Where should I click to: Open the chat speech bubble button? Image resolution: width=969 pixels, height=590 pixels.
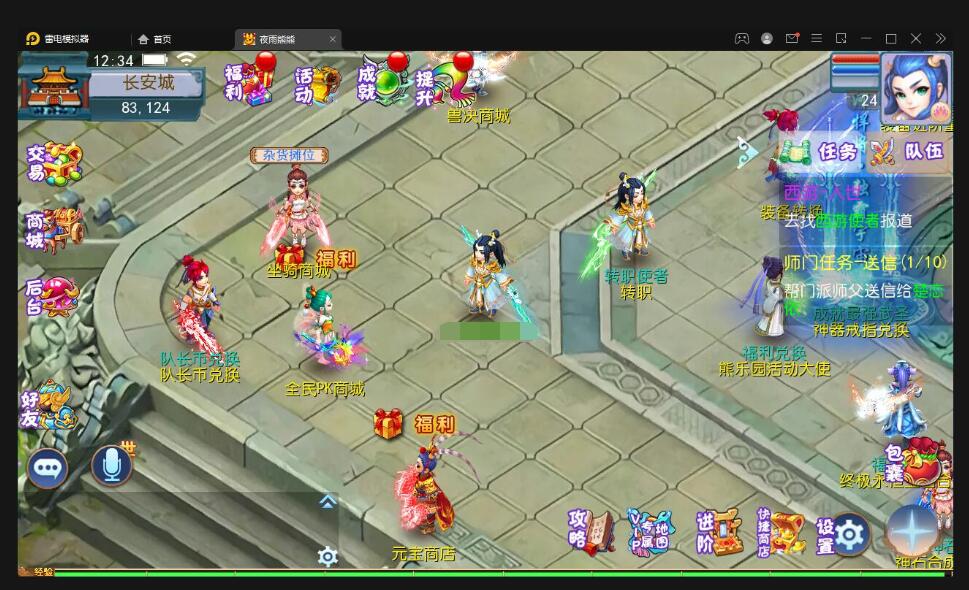(47, 466)
